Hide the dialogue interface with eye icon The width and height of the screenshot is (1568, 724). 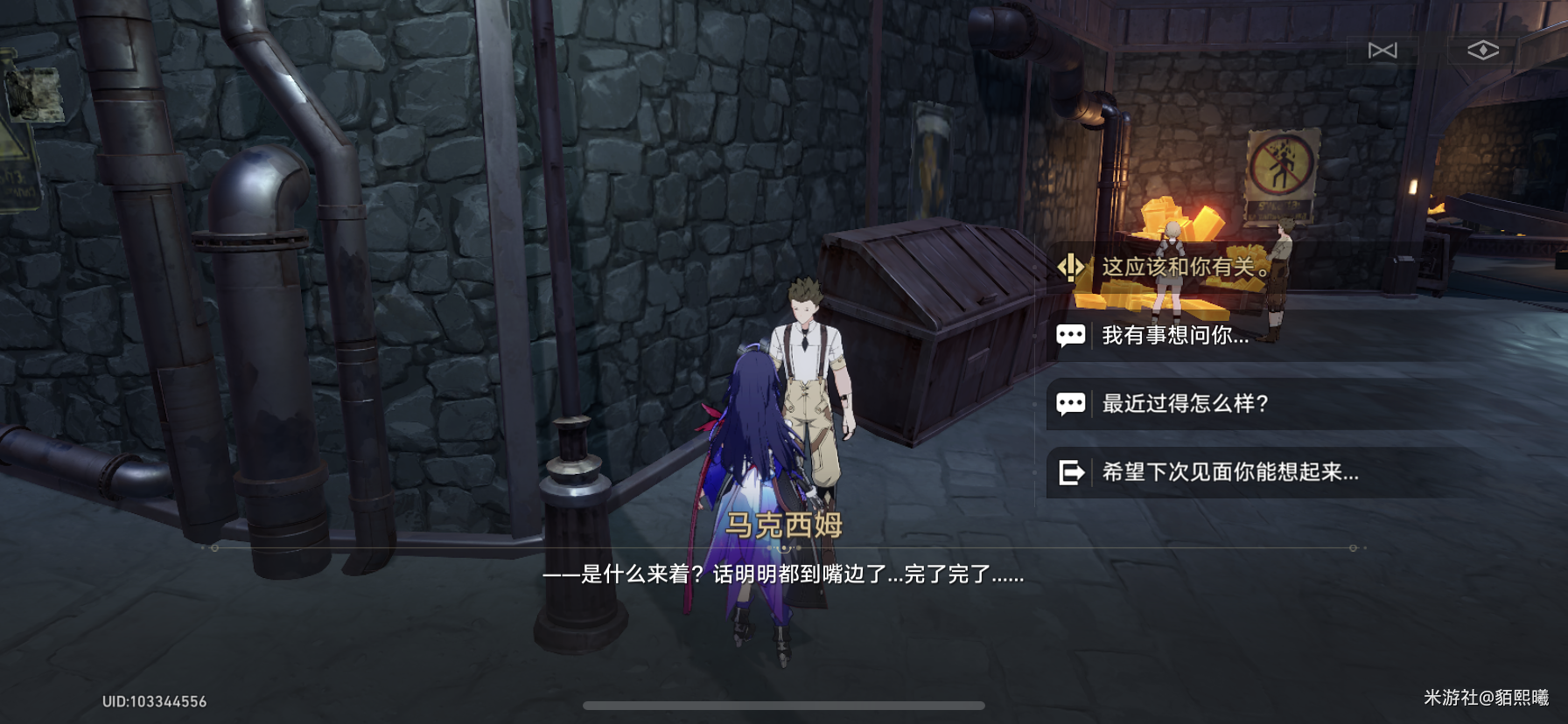tap(1483, 51)
